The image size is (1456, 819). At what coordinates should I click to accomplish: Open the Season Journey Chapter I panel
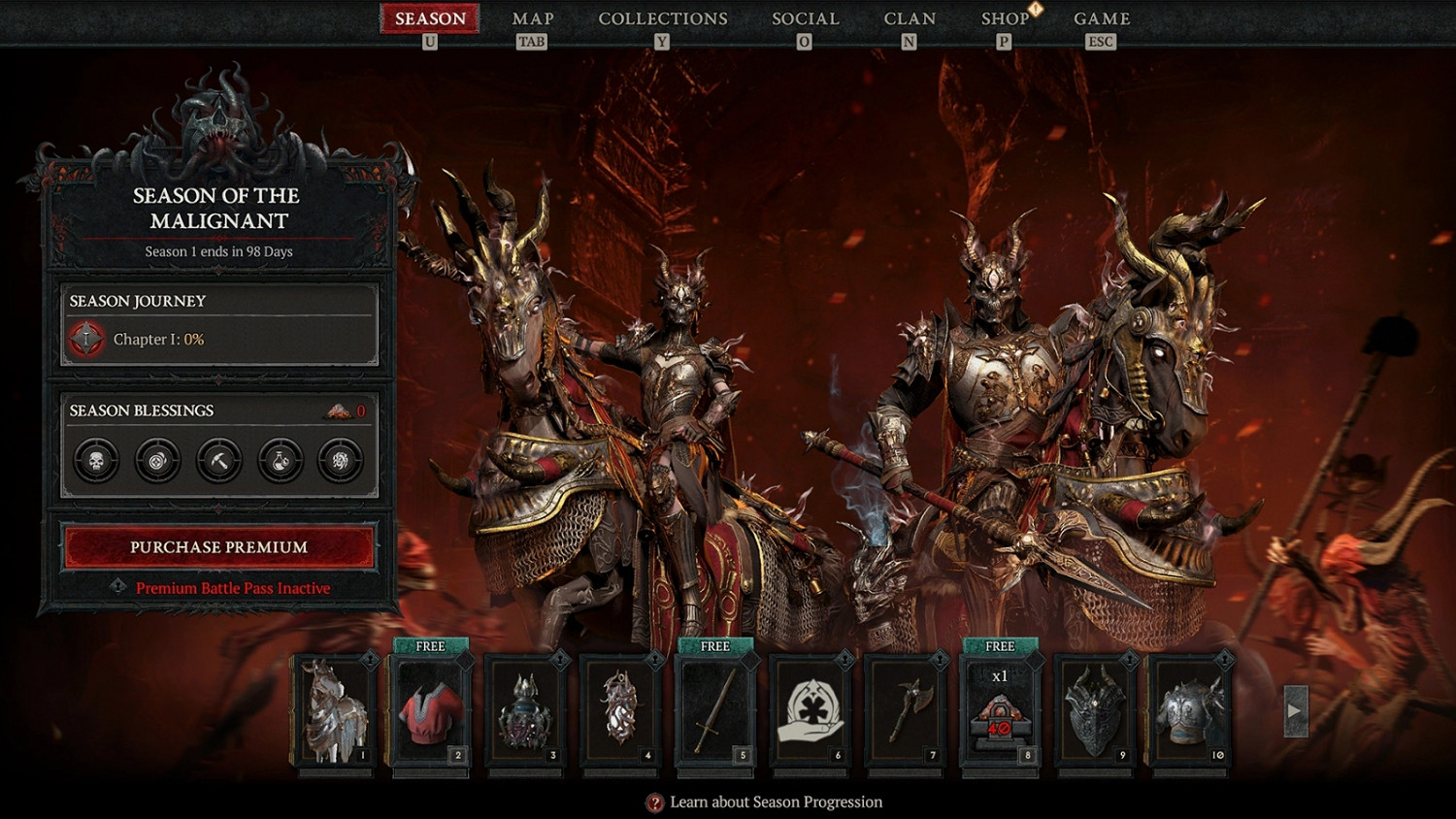tap(219, 325)
